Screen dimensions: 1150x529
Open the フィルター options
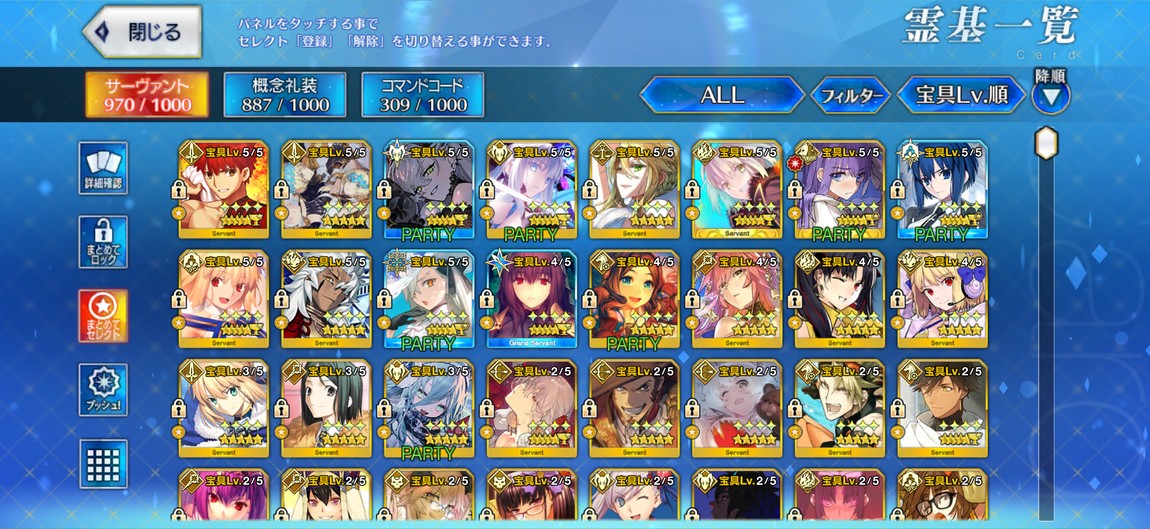(849, 96)
